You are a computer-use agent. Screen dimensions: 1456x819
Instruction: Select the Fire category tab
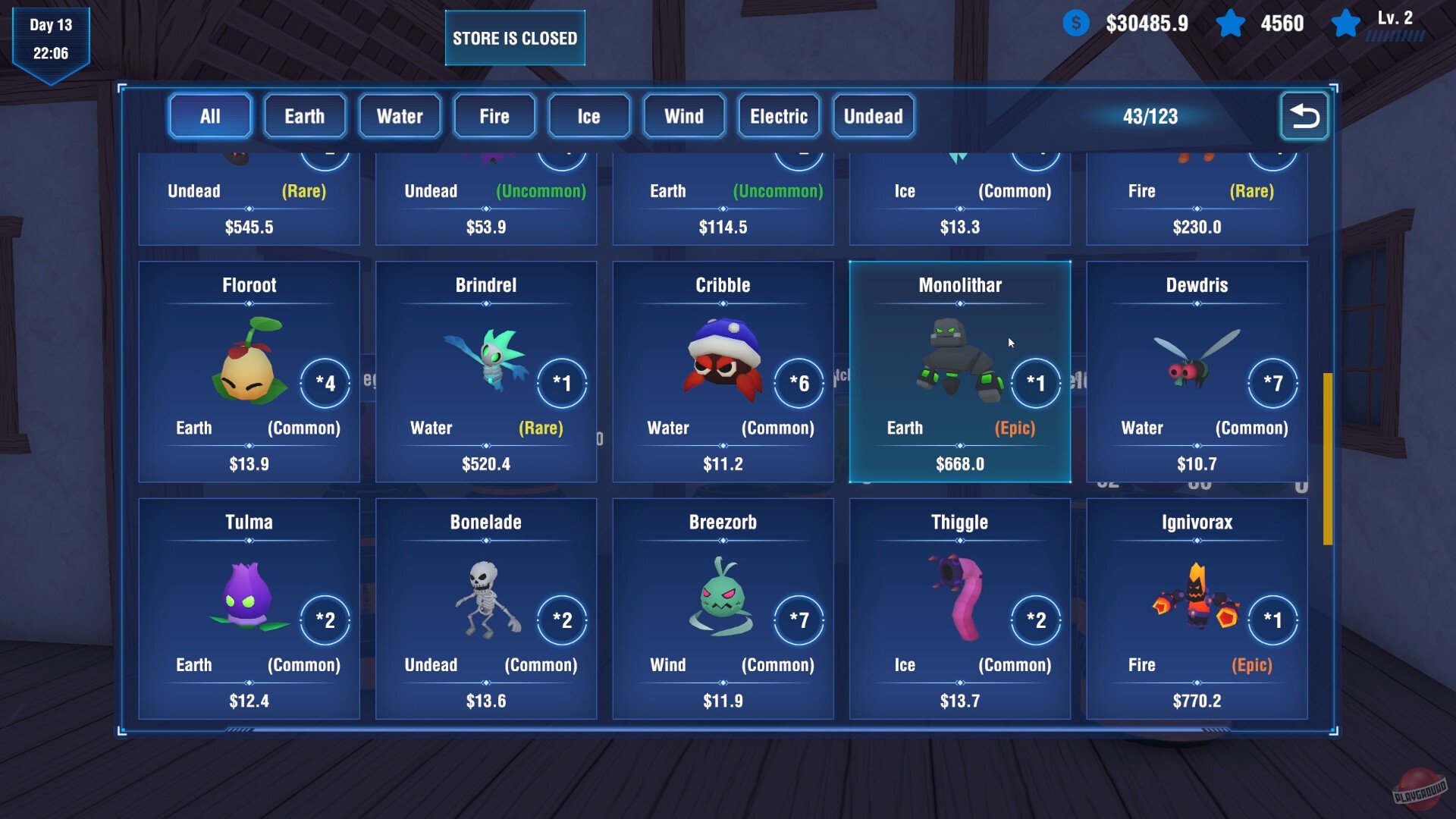(x=494, y=116)
